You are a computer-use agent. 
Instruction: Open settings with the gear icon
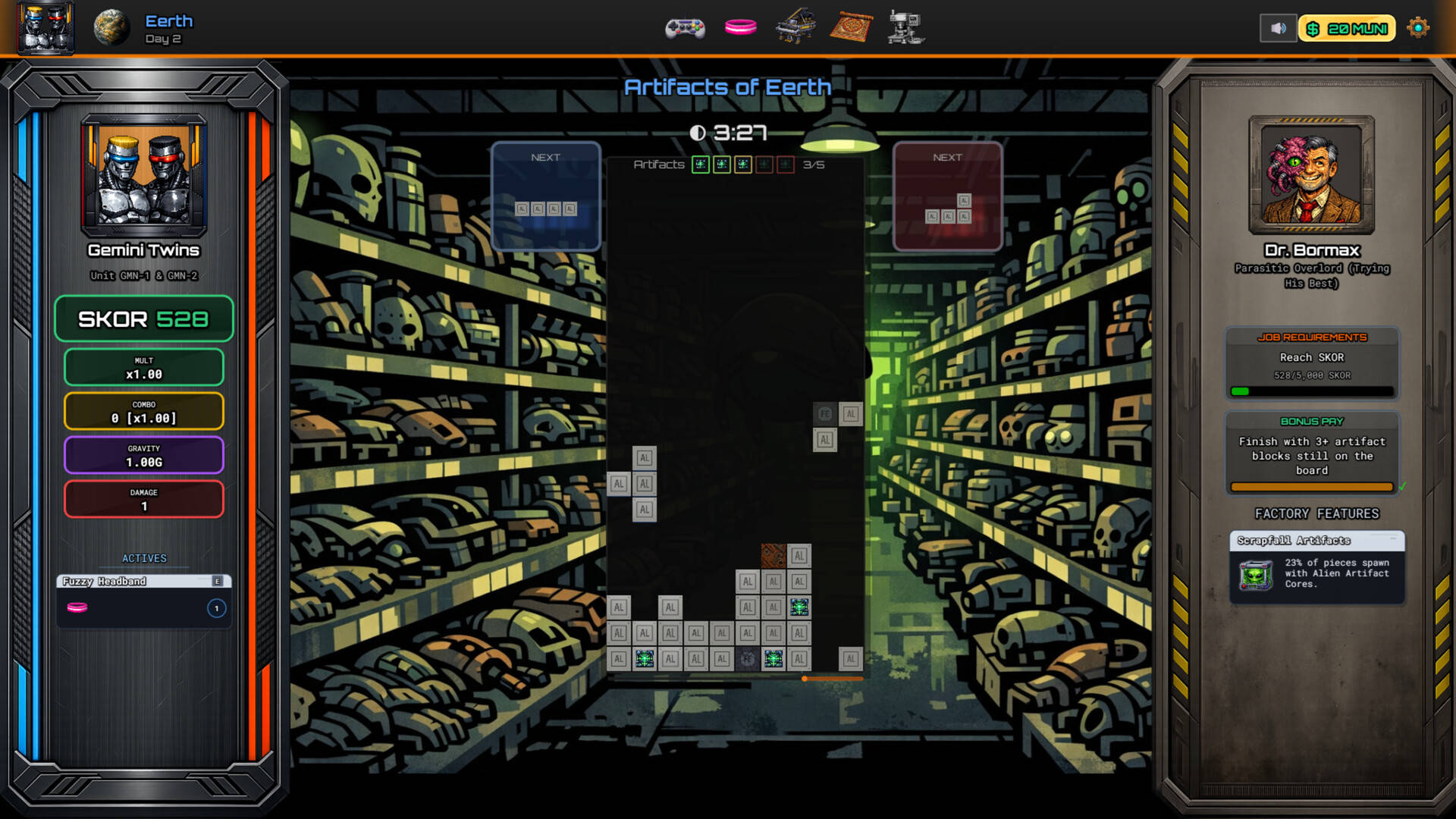click(x=1417, y=29)
